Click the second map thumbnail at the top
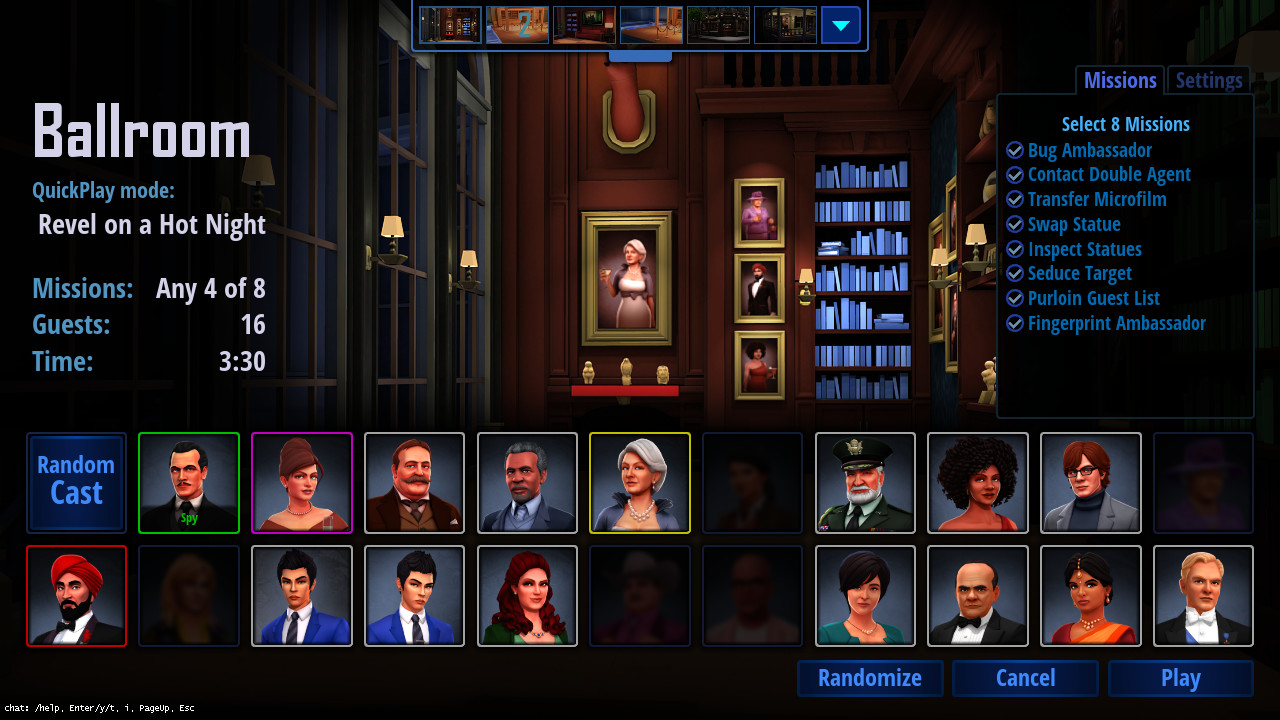The width and height of the screenshot is (1280, 720). [x=517, y=25]
